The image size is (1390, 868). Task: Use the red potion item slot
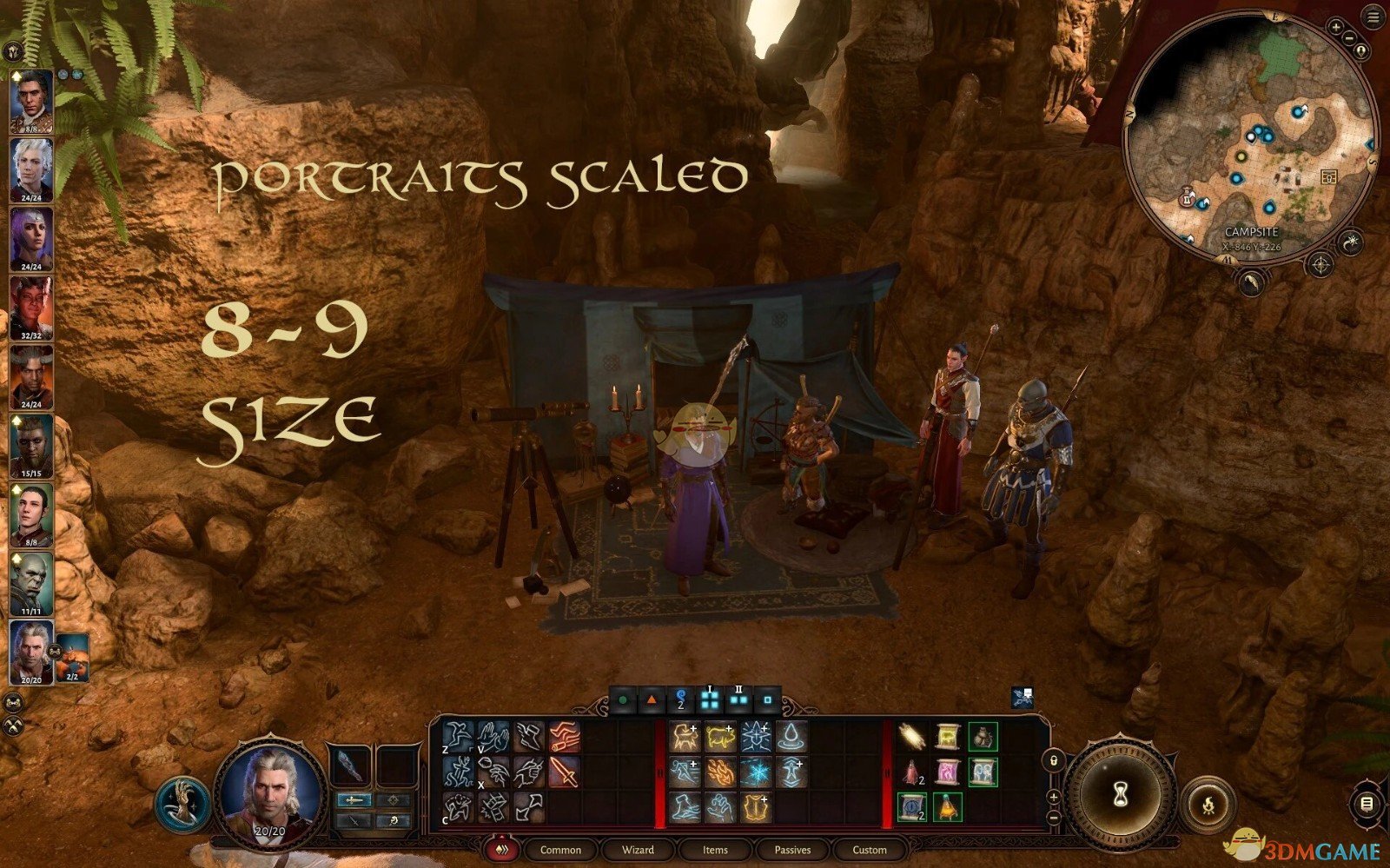[912, 772]
